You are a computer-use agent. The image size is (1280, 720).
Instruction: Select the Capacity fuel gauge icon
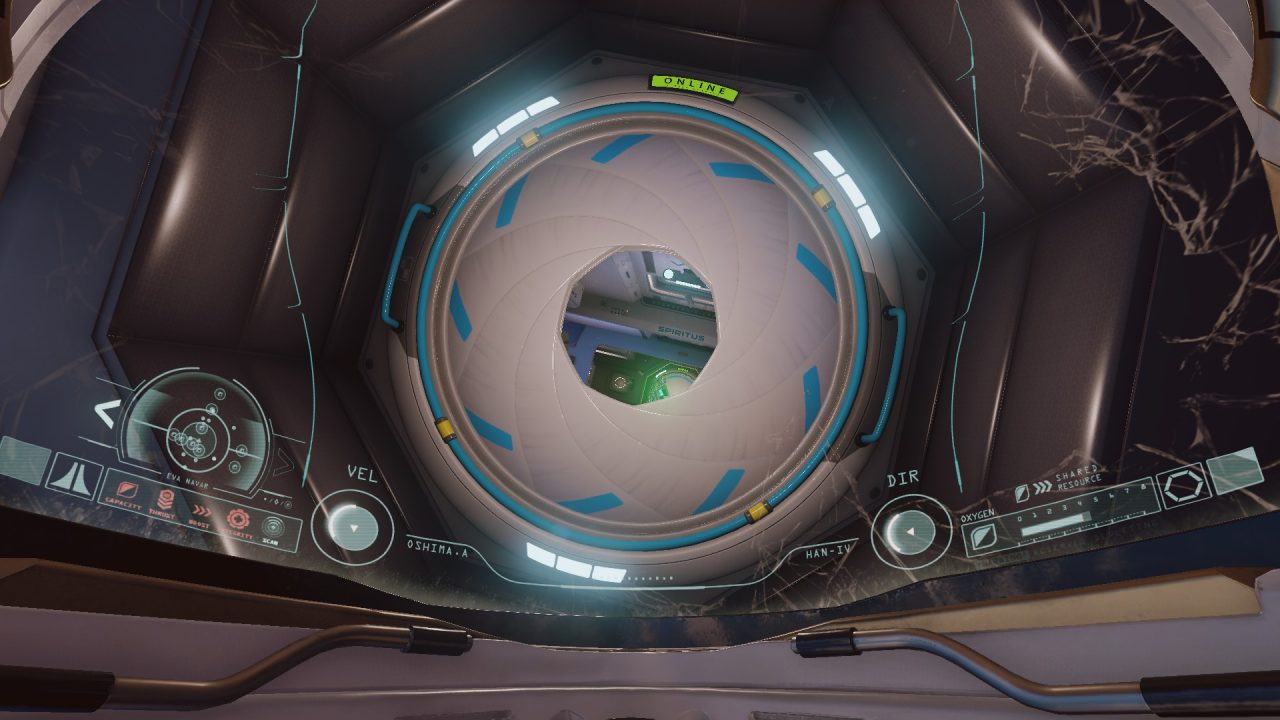pos(127,490)
